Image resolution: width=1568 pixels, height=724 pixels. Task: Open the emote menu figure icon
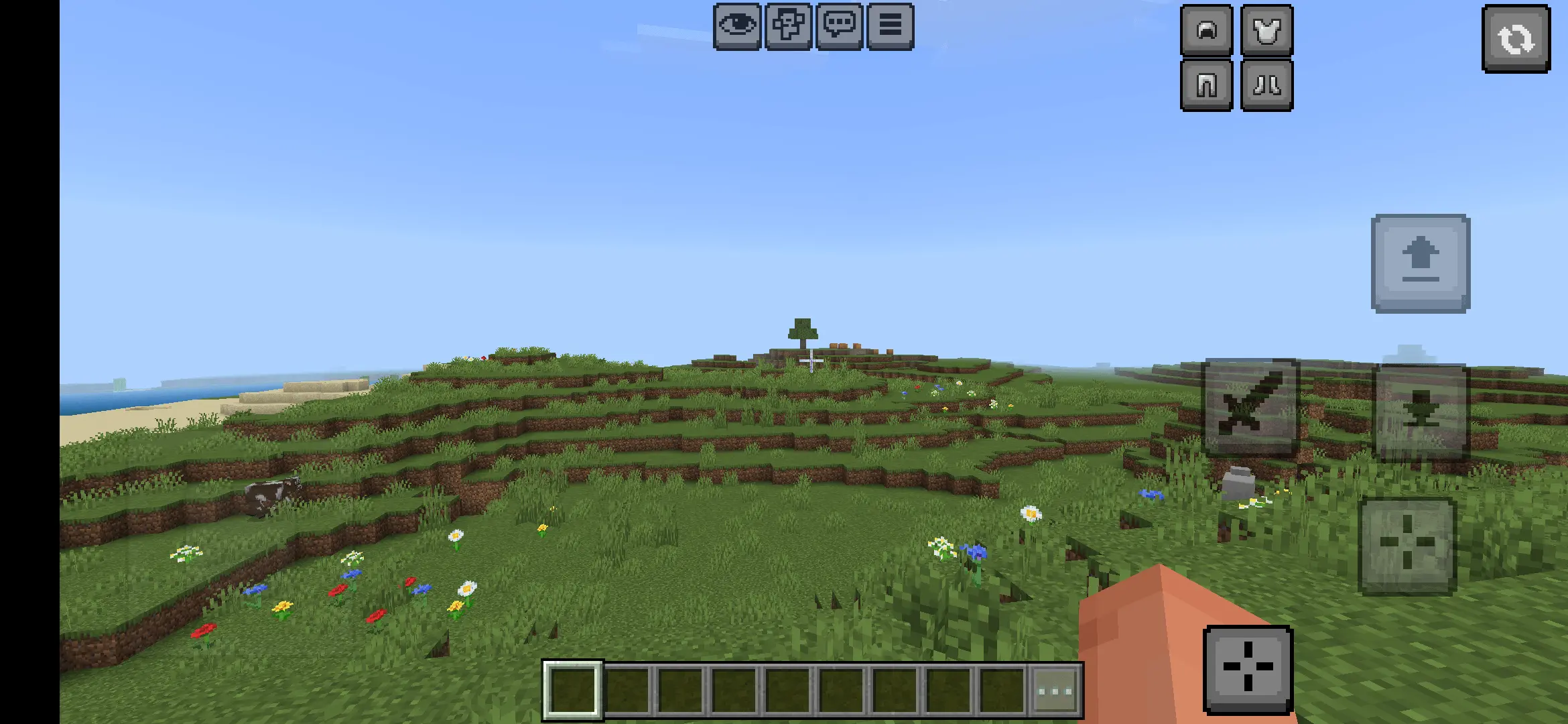point(788,26)
